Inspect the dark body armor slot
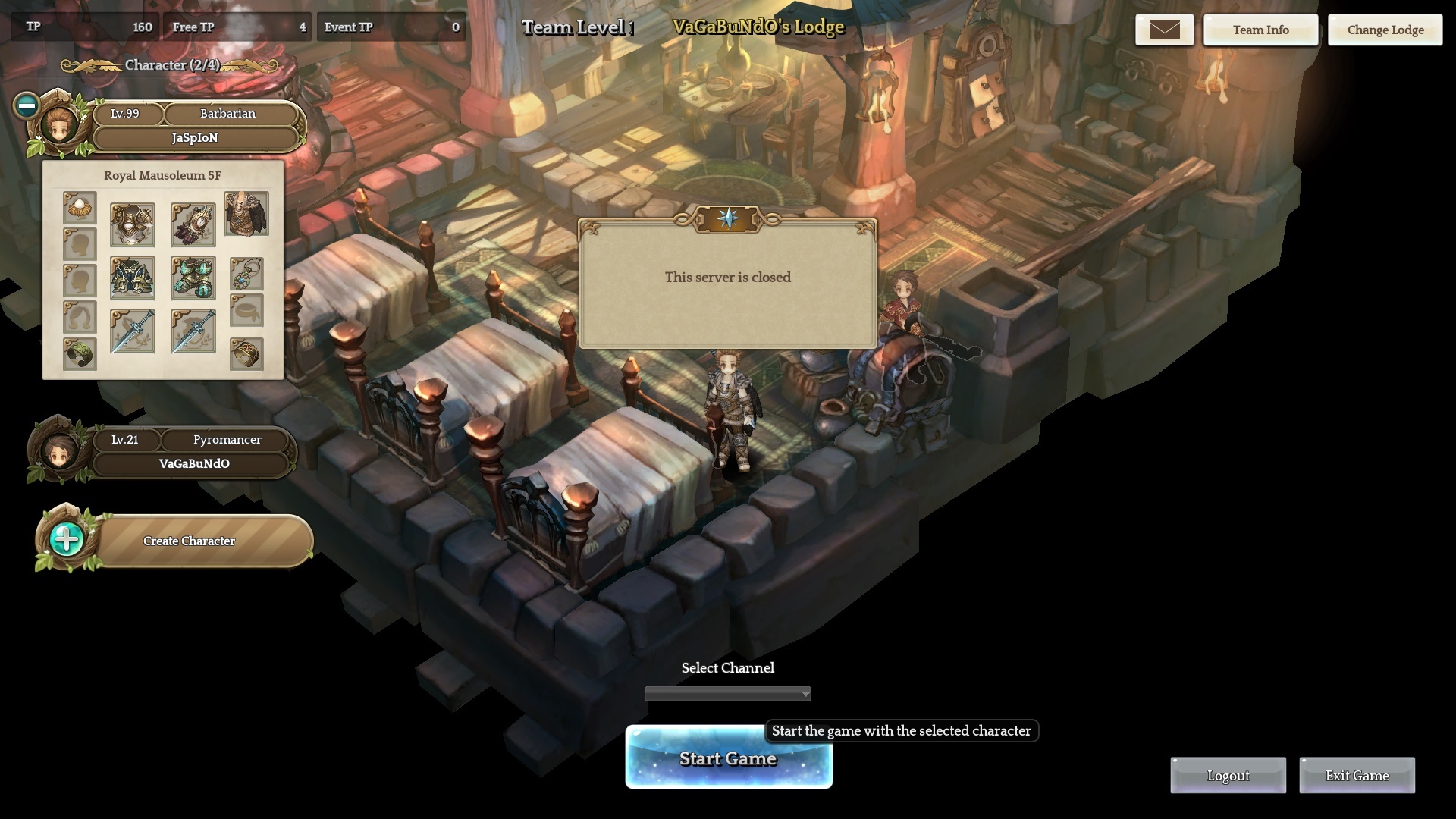This screenshot has height=819, width=1456. [133, 278]
